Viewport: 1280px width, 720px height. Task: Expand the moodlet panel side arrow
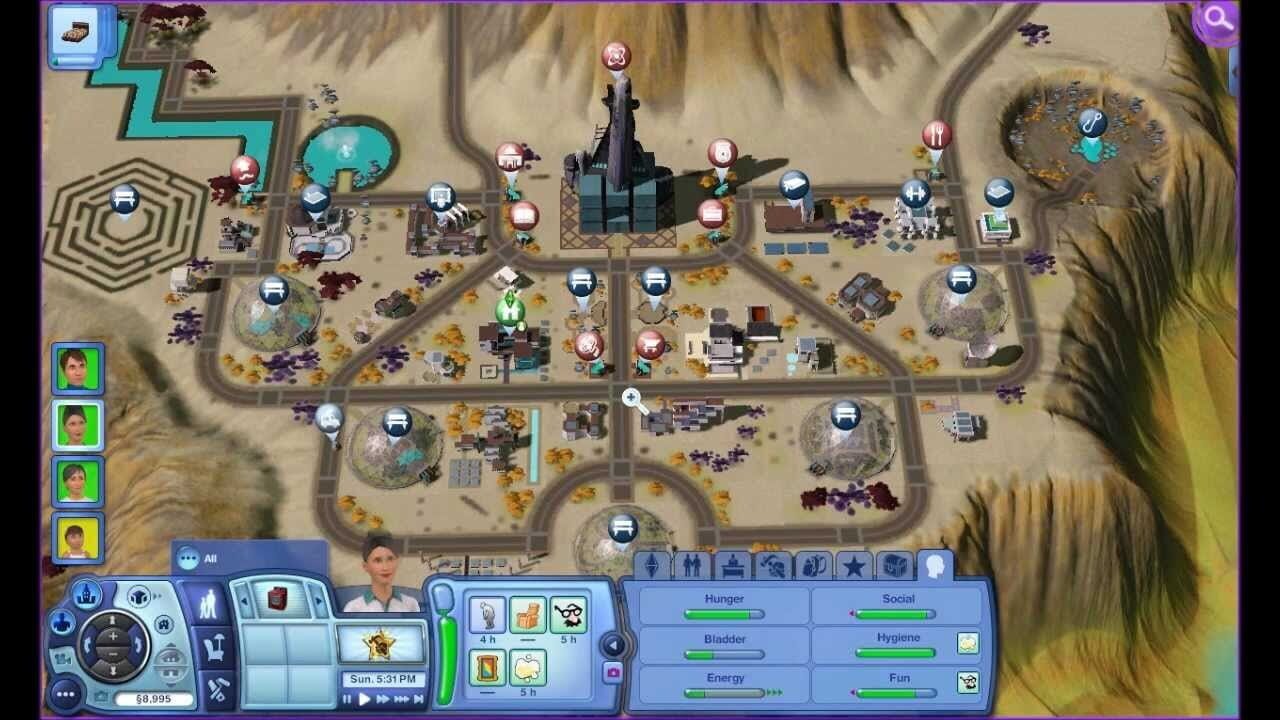pos(614,644)
